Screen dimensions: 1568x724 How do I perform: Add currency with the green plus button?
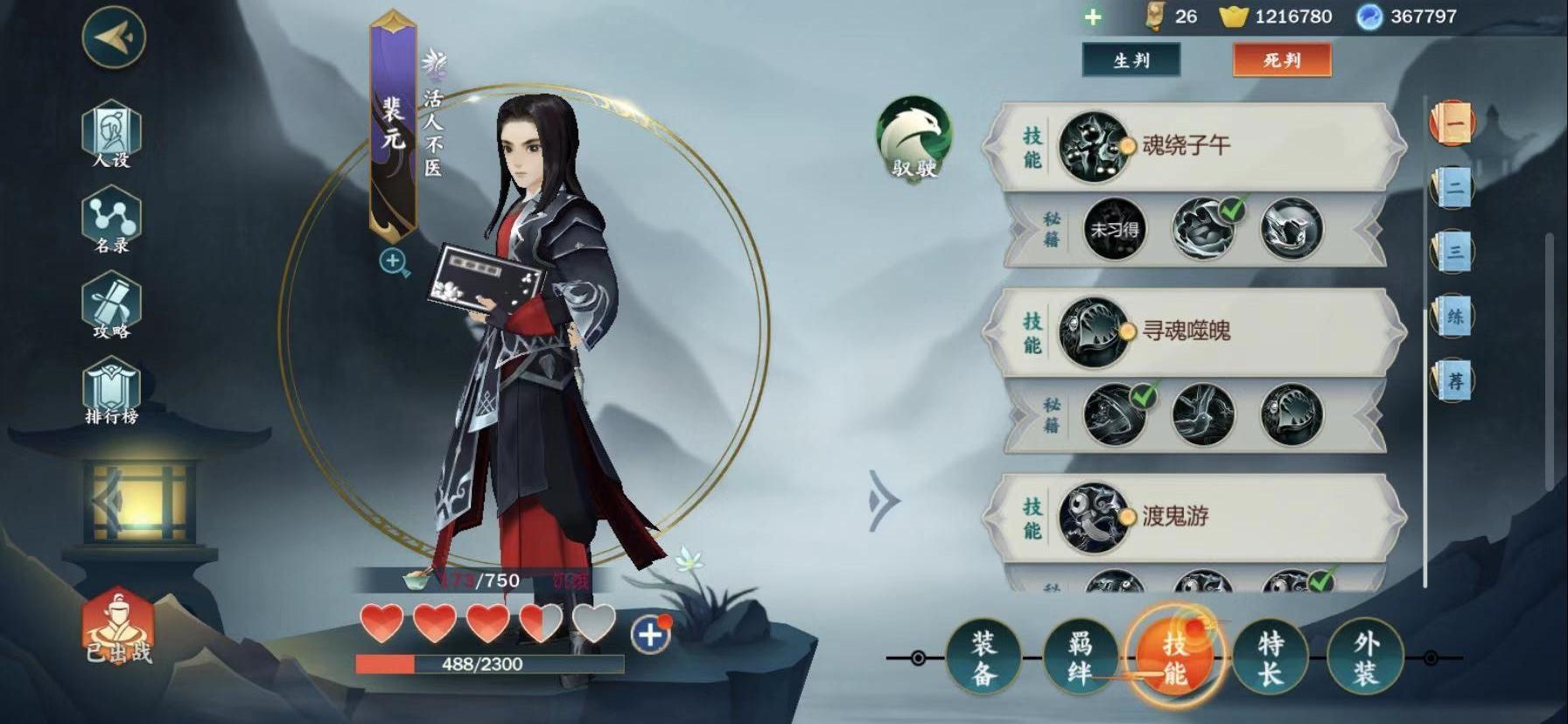pos(1093,17)
